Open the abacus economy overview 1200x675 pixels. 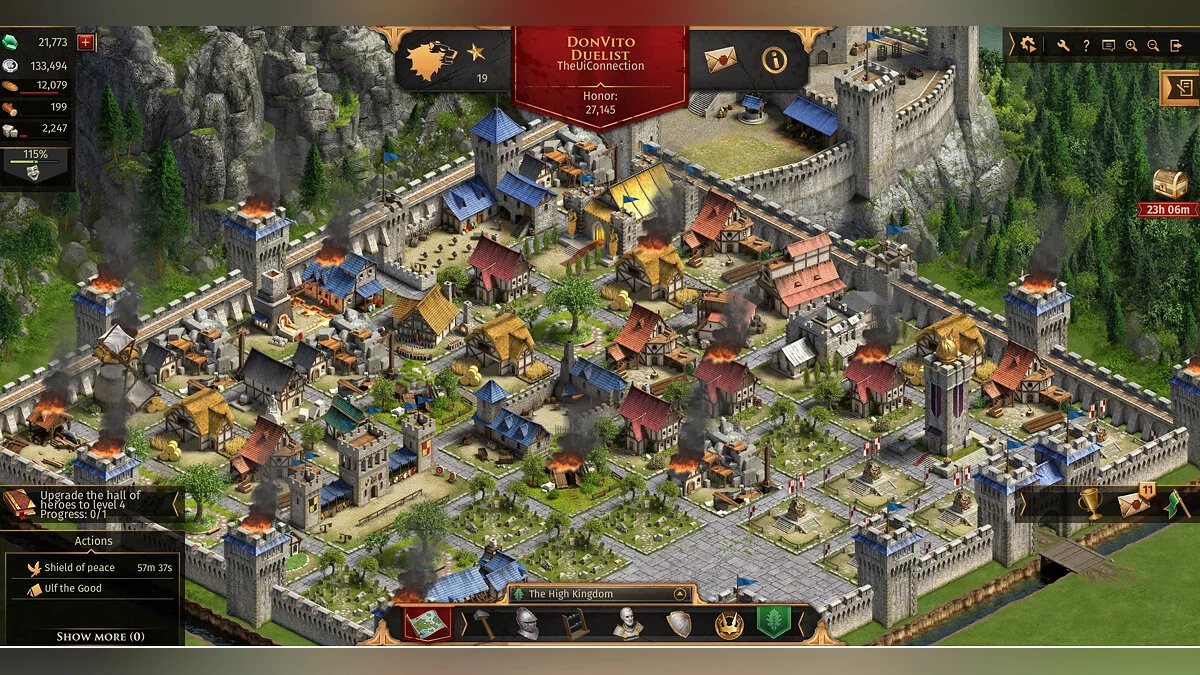click(575, 623)
